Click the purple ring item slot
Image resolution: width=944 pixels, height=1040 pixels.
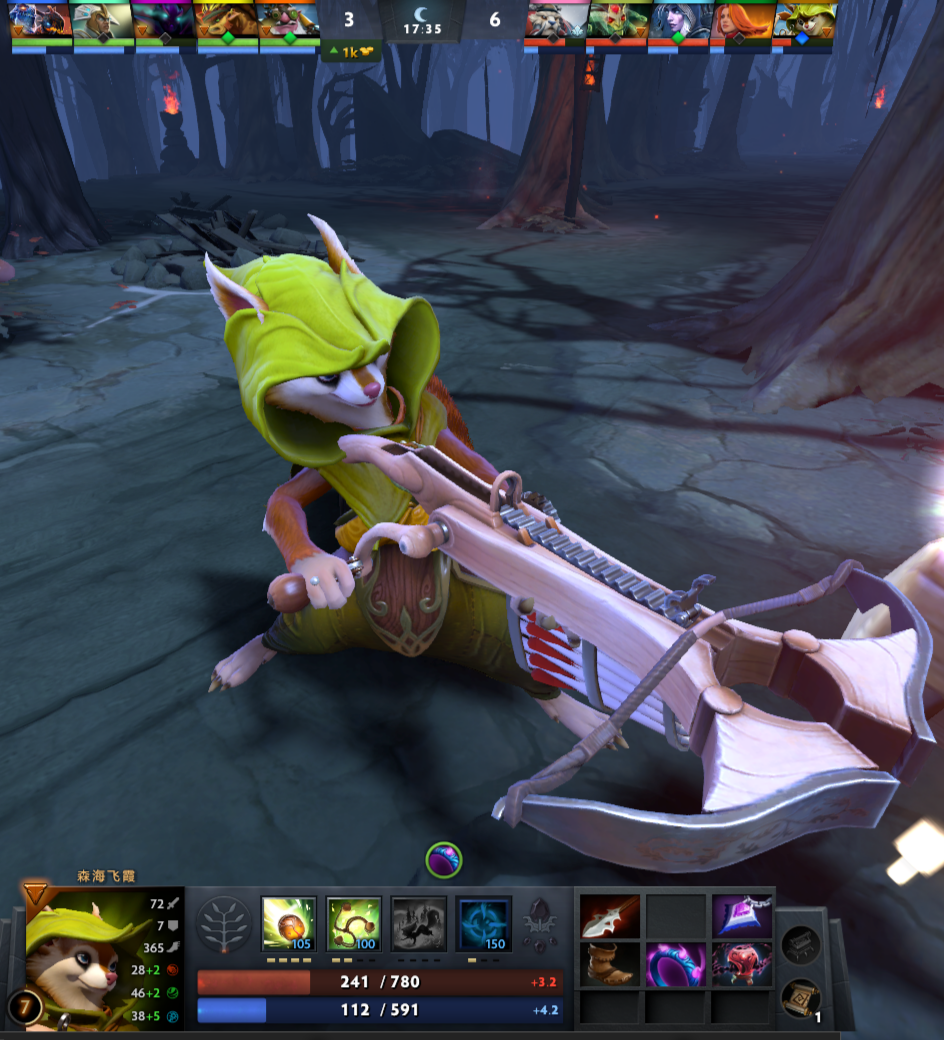point(676,965)
